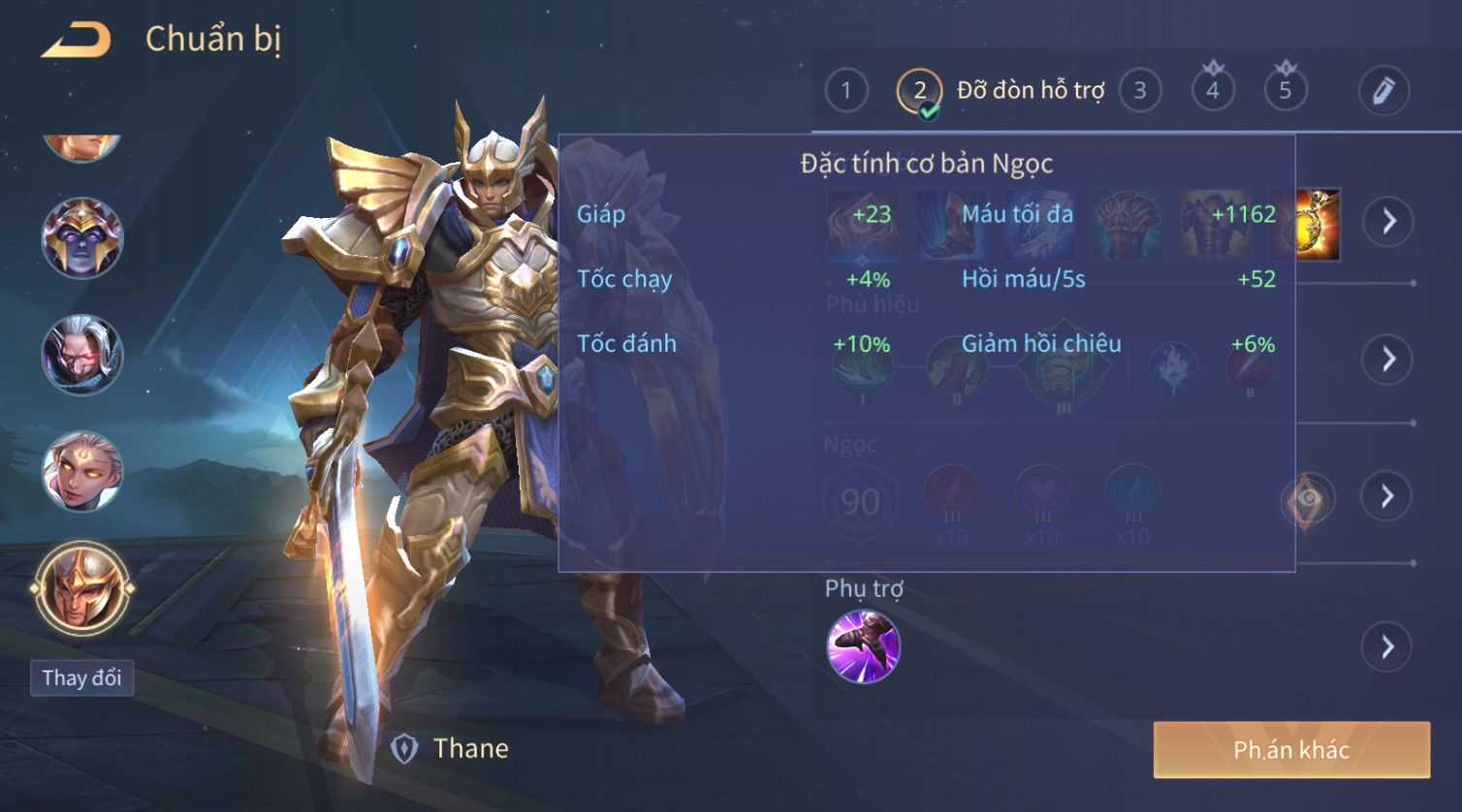The height and width of the screenshot is (812, 1462).
Task: Expand the Phụ trợ row arrow
Action: click(x=1388, y=646)
